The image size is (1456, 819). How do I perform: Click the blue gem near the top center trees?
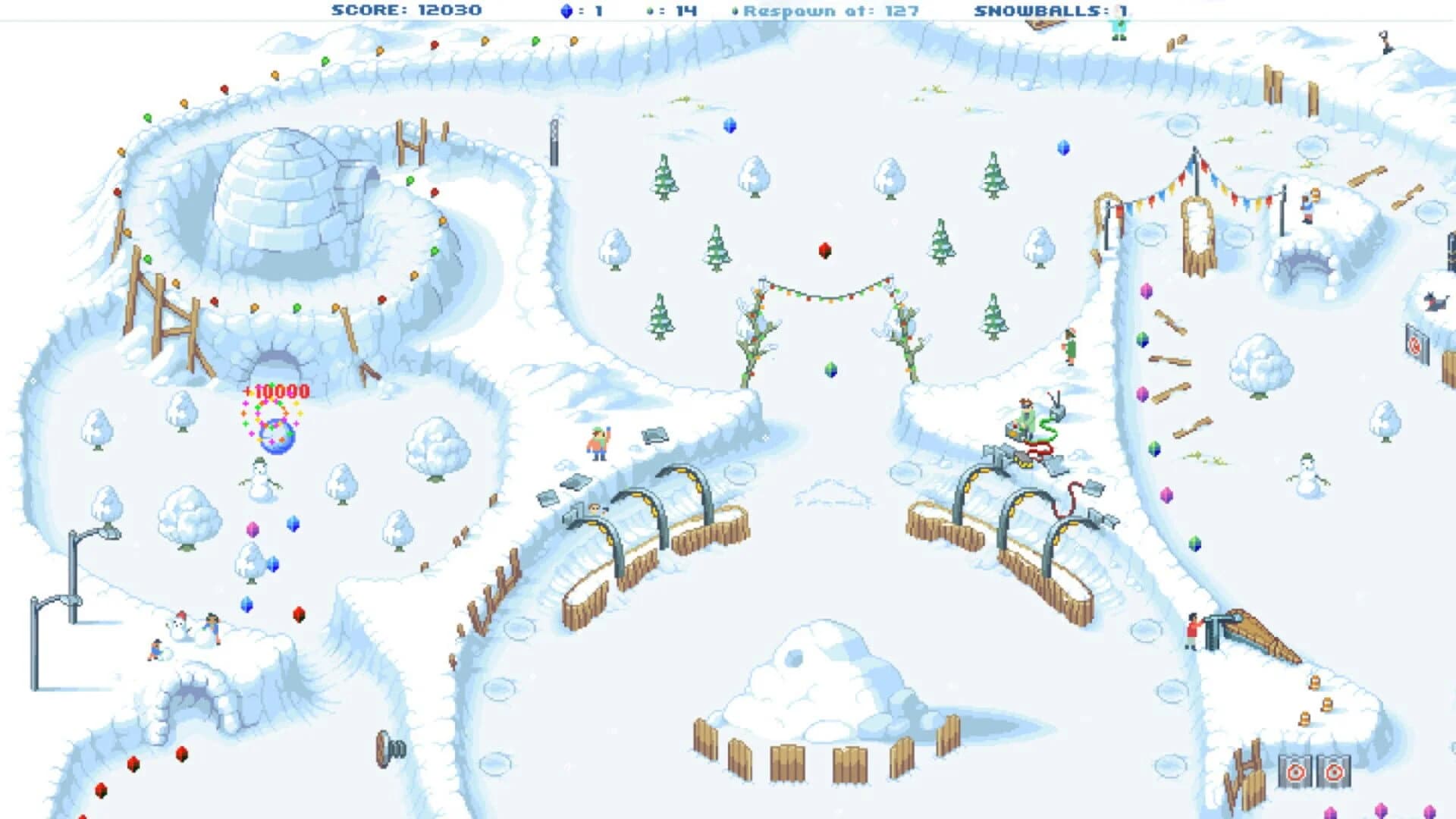coord(730,124)
